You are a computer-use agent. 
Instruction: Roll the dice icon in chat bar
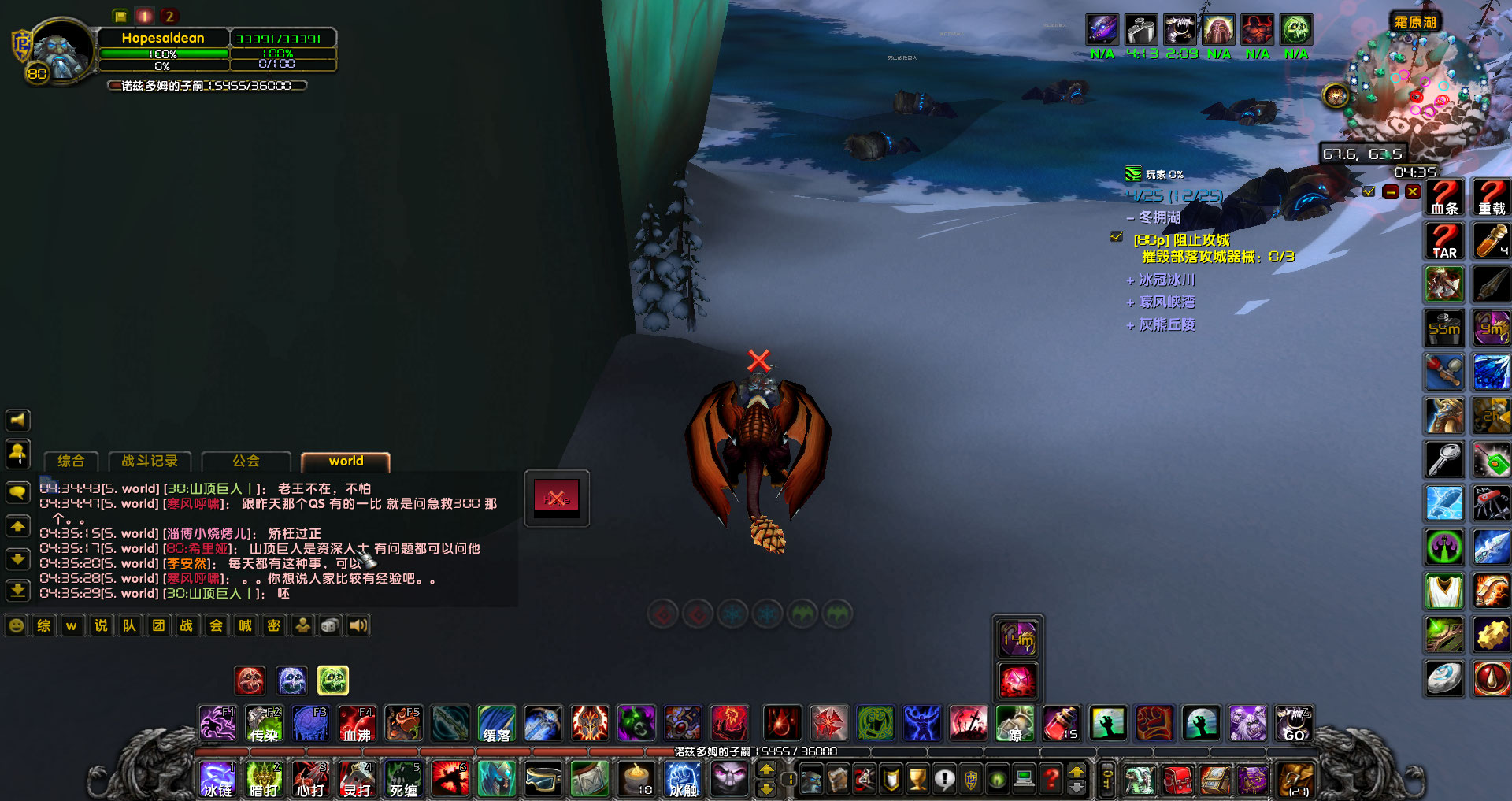[x=329, y=625]
